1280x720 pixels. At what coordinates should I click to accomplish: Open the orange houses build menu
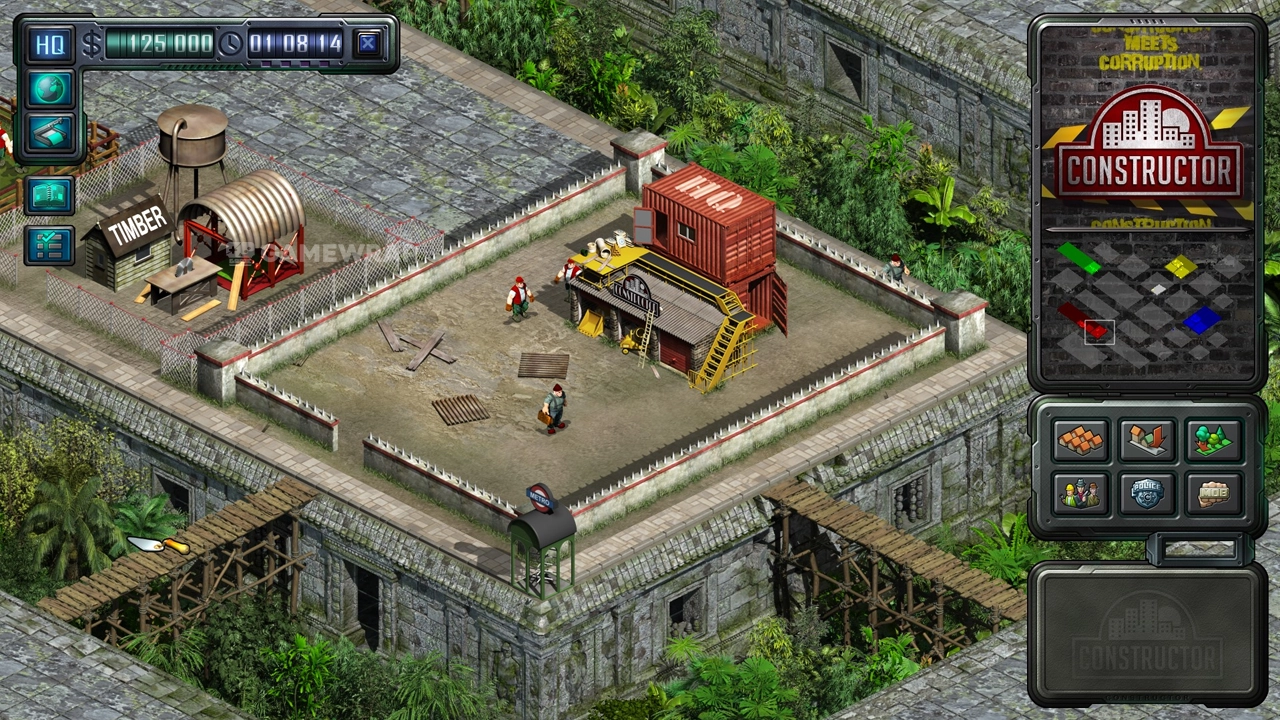1081,440
